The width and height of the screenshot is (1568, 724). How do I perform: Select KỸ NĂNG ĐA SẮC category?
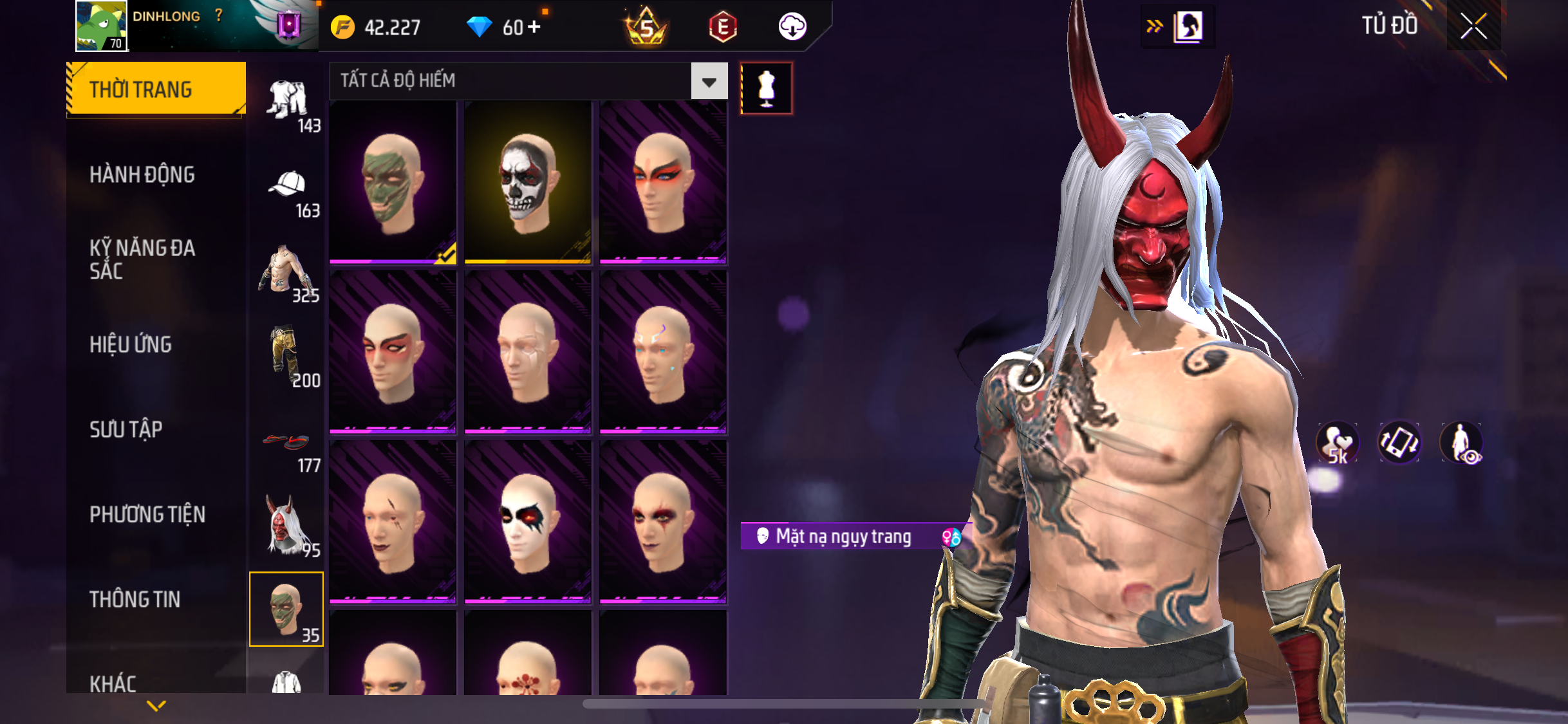(x=142, y=259)
